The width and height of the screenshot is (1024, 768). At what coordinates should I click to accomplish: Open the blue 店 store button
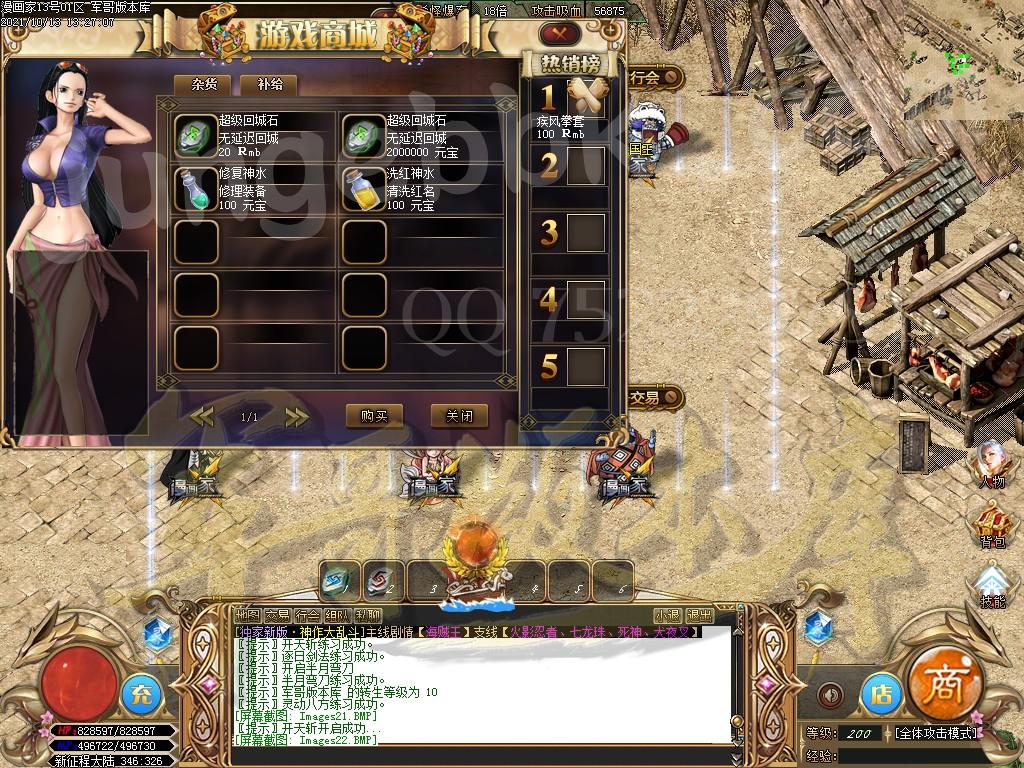(880, 693)
